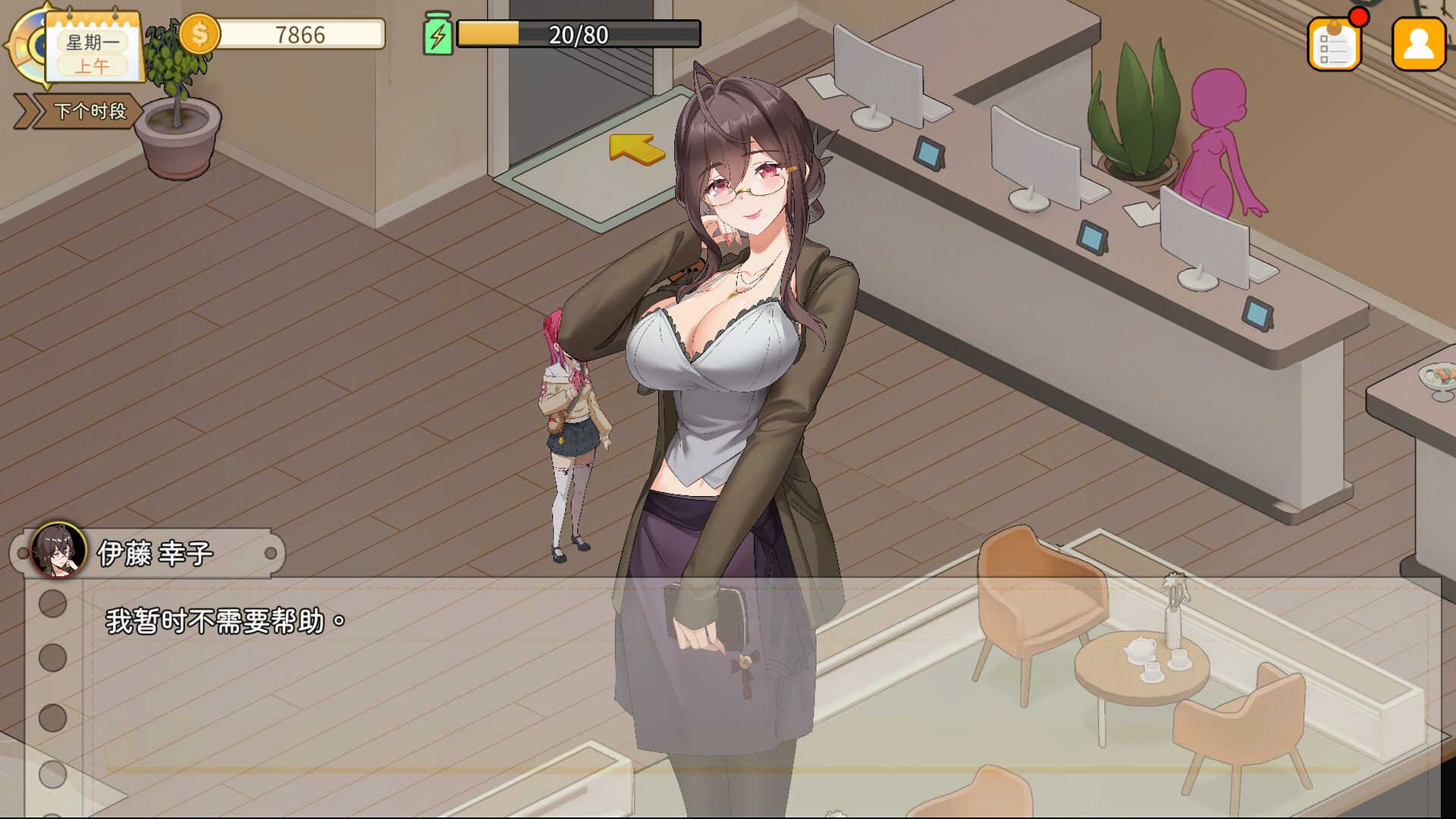The height and width of the screenshot is (819, 1456).
Task: Click the green battery energy icon
Action: point(438,33)
